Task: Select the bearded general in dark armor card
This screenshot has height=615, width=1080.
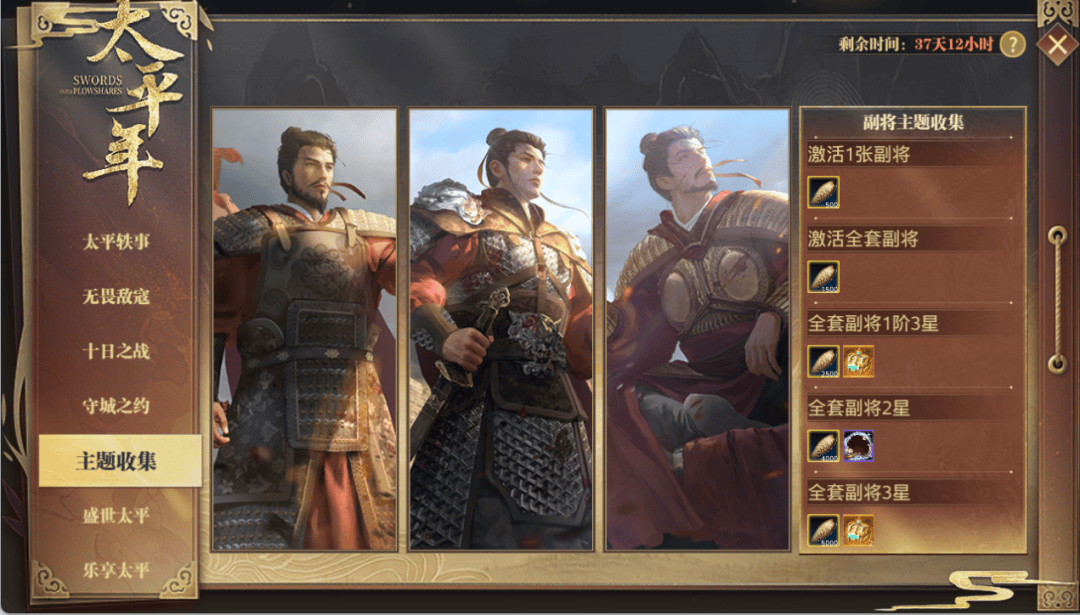Action: (304, 329)
